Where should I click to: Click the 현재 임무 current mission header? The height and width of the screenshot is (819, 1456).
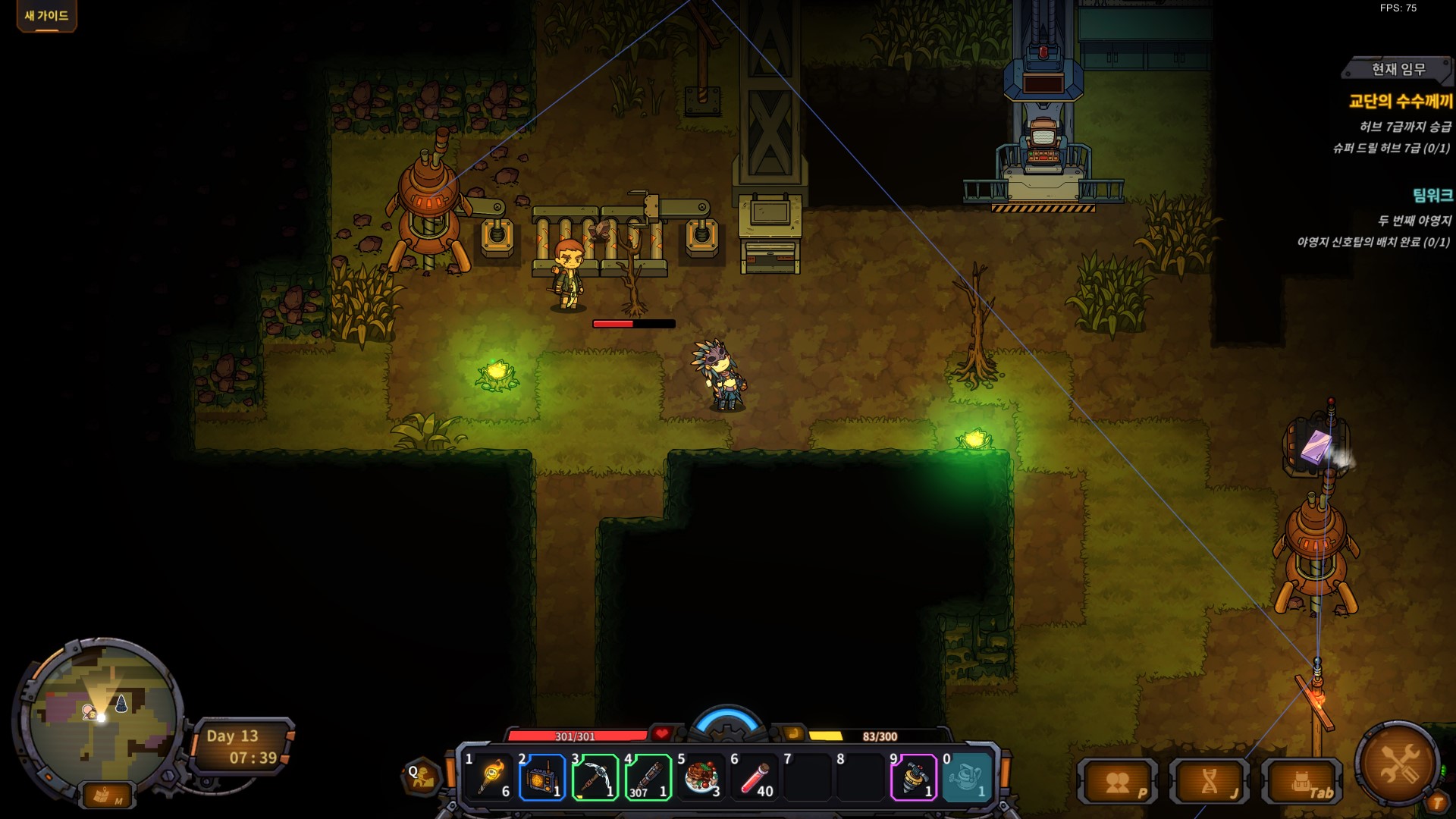1398,69
